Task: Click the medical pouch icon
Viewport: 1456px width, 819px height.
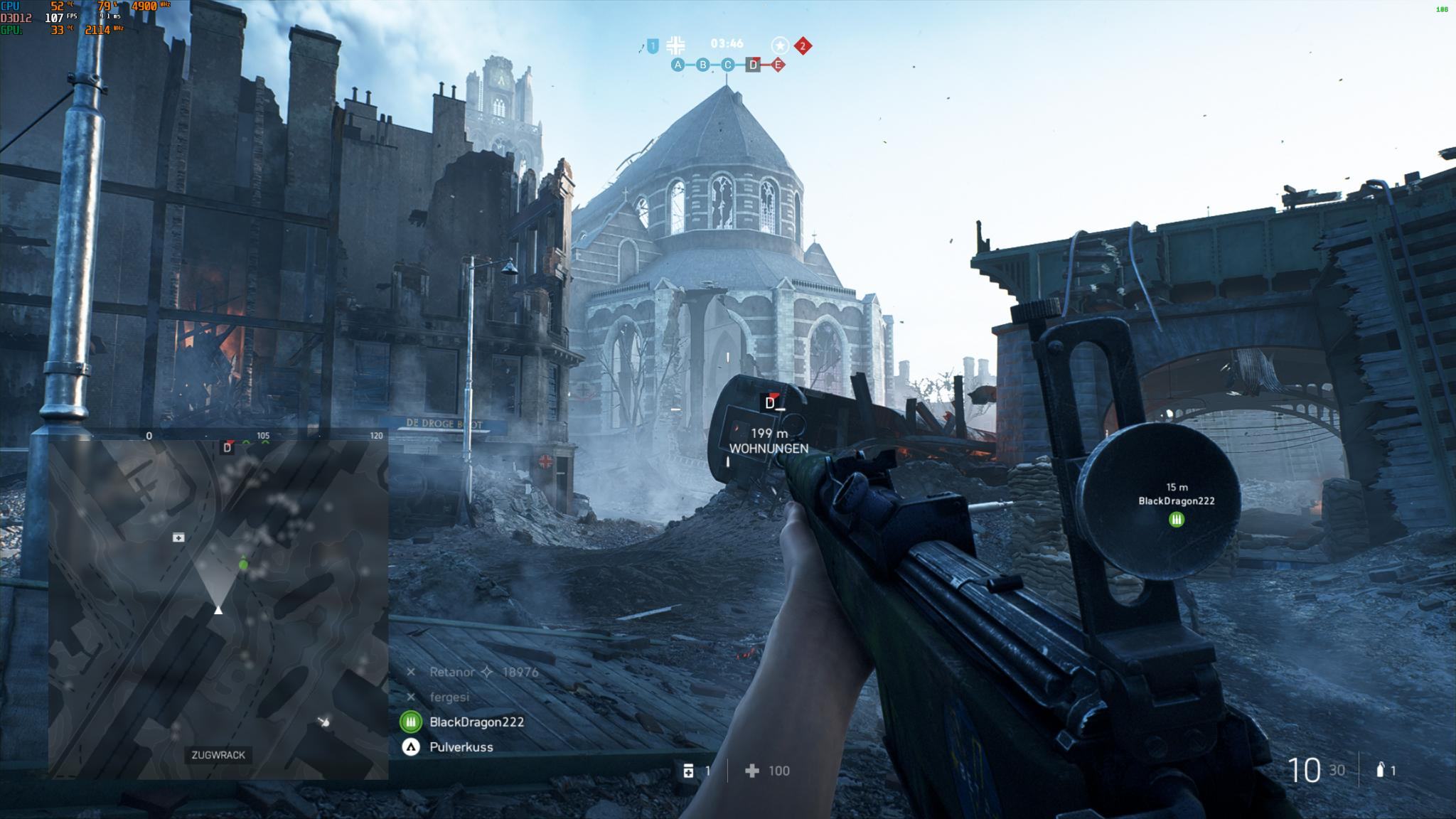Action: [x=688, y=771]
